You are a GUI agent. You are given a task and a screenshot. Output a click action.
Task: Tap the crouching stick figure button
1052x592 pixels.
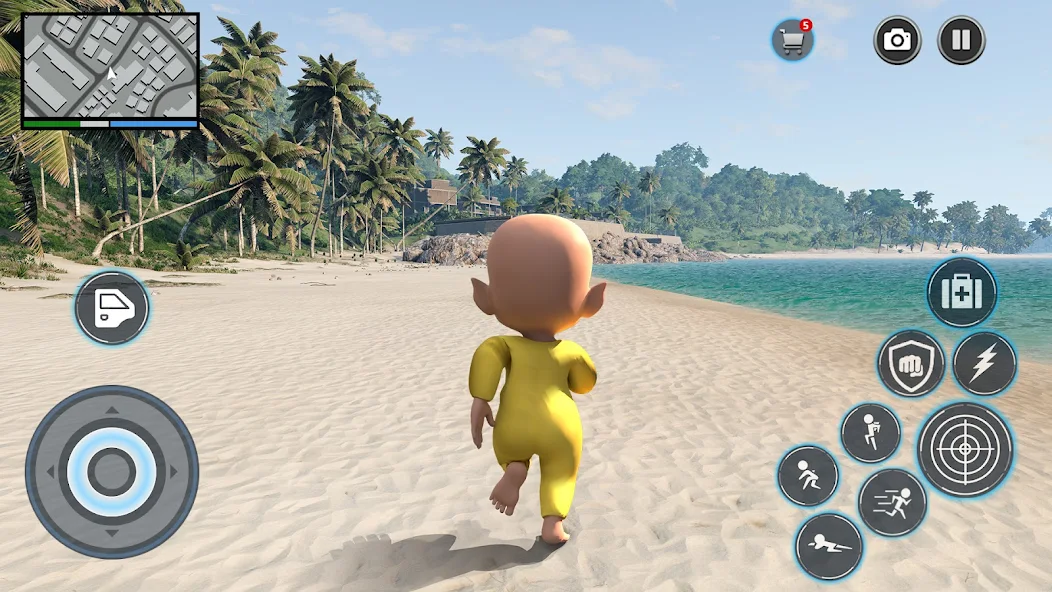(808, 475)
